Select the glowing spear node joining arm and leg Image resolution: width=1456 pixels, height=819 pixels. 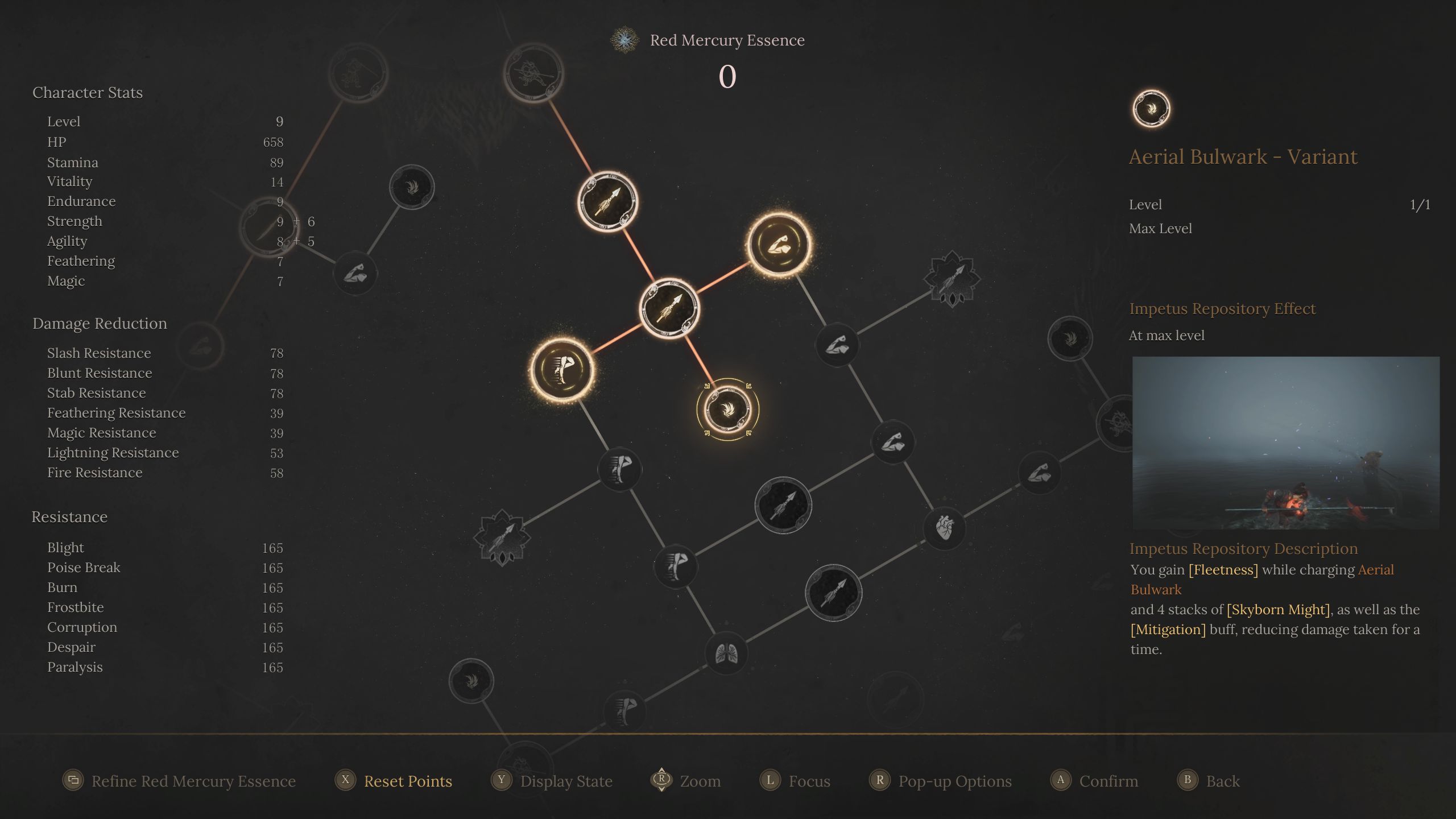[x=669, y=308]
